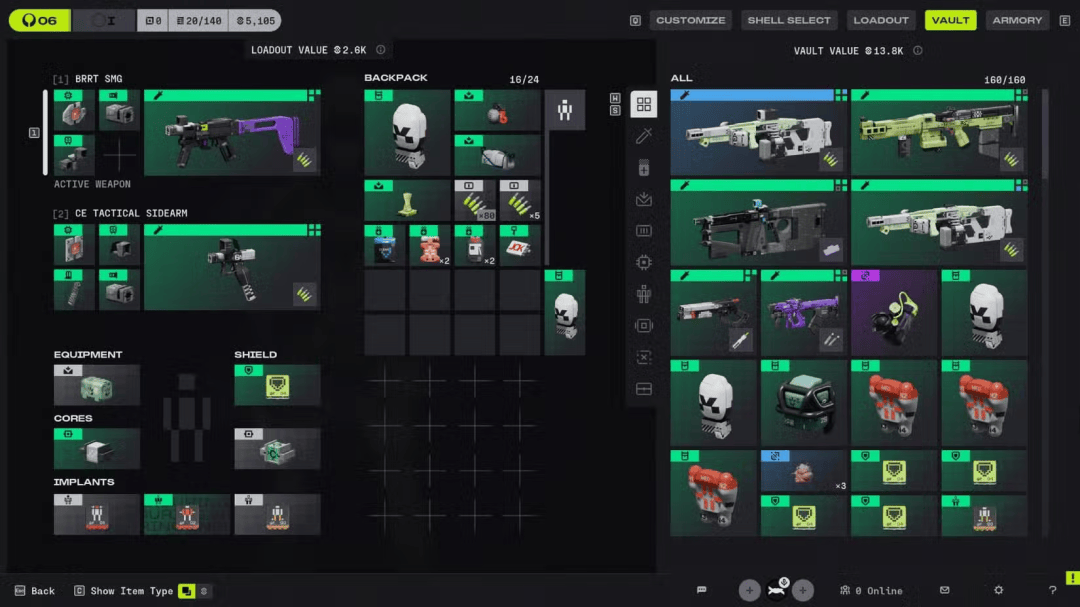Image resolution: width=1080 pixels, height=607 pixels.
Task: Open the chat bubble icon
Action: click(702, 591)
